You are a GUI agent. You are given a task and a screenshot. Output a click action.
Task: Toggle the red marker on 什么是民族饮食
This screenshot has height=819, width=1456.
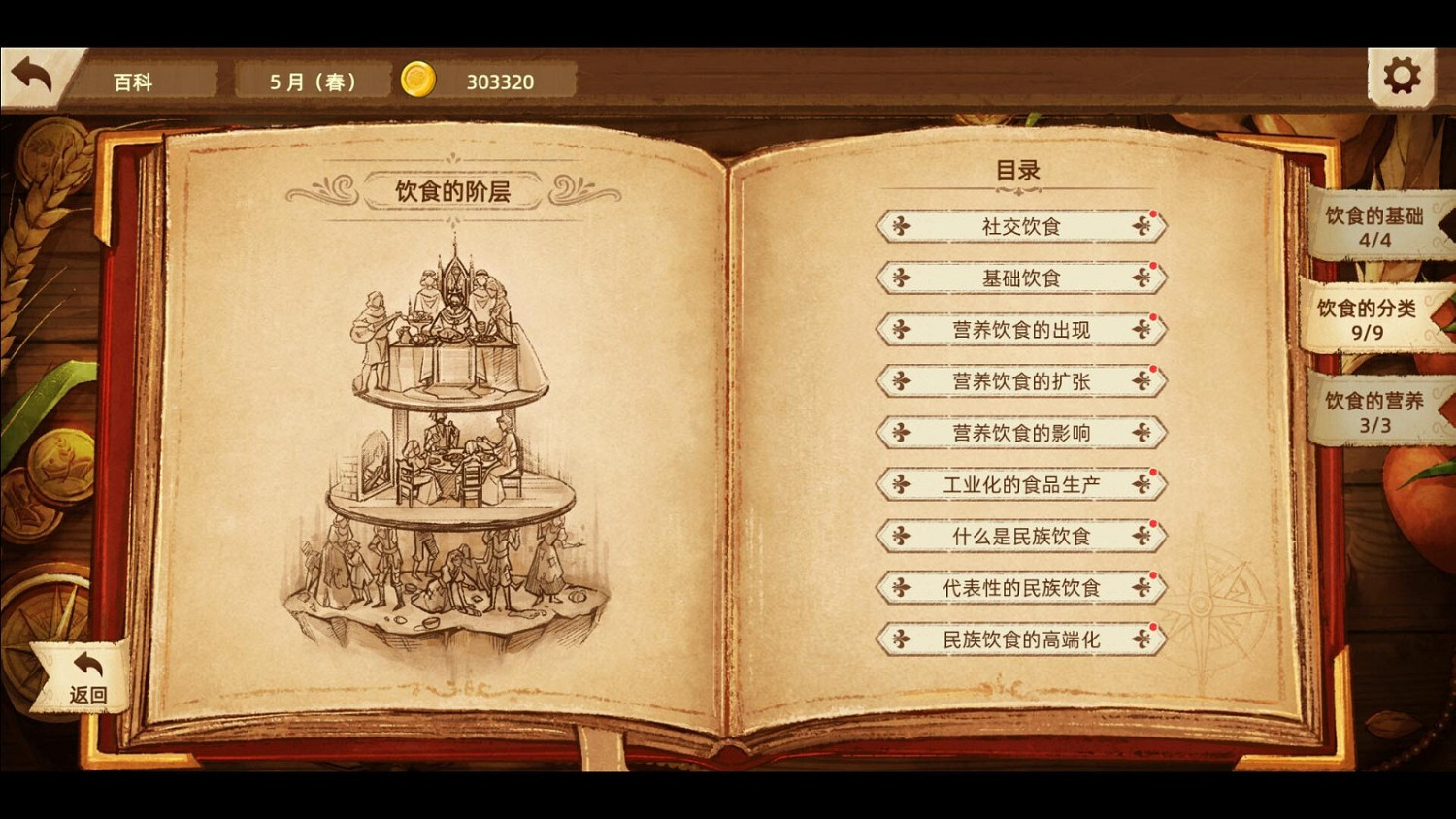pyautogui.click(x=1155, y=522)
